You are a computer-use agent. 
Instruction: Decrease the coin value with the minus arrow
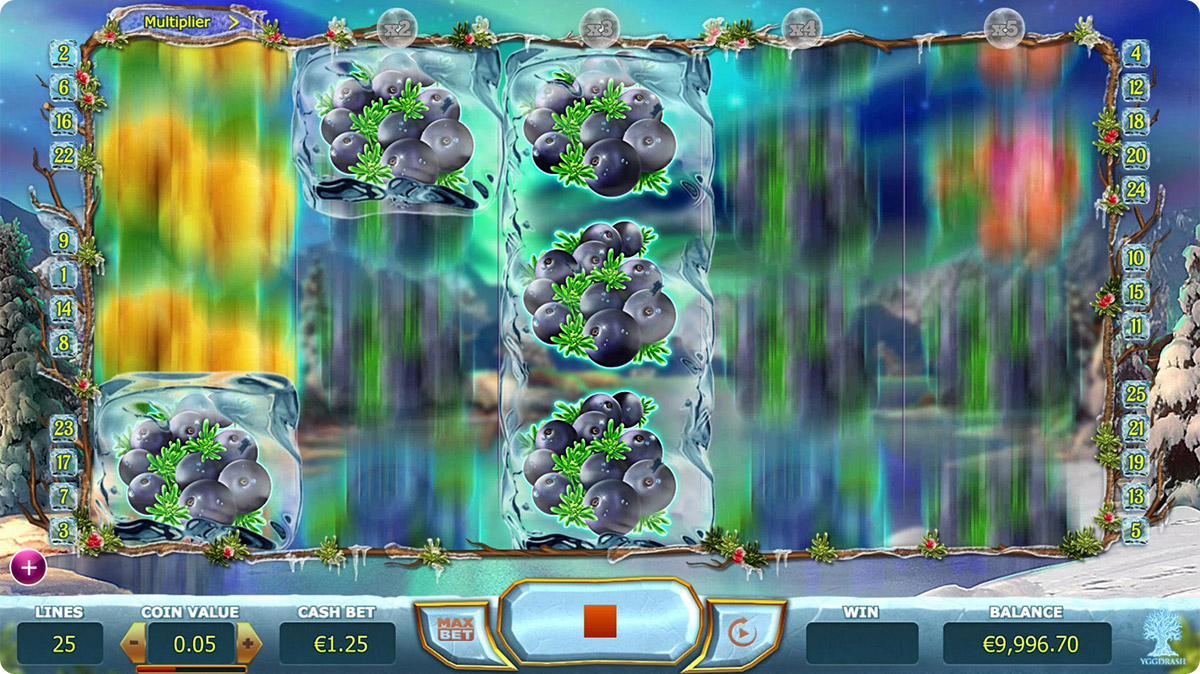pos(133,644)
